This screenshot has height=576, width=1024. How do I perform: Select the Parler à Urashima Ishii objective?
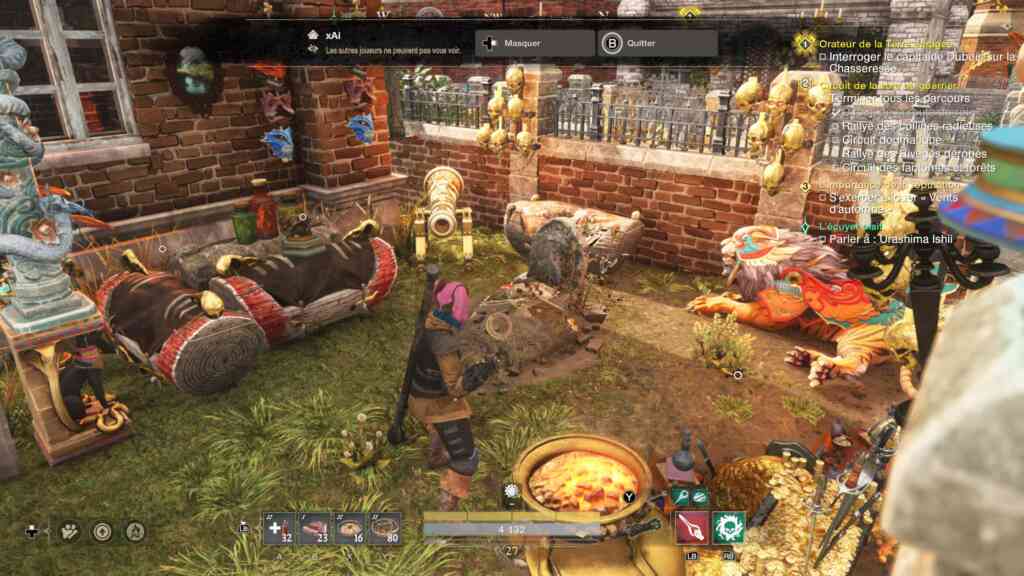point(885,240)
